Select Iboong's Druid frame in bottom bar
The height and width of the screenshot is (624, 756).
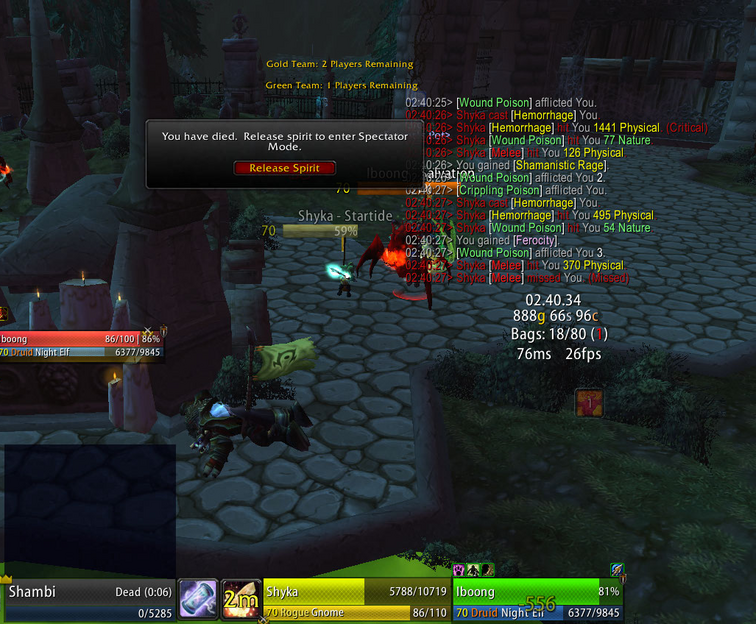[538, 601]
